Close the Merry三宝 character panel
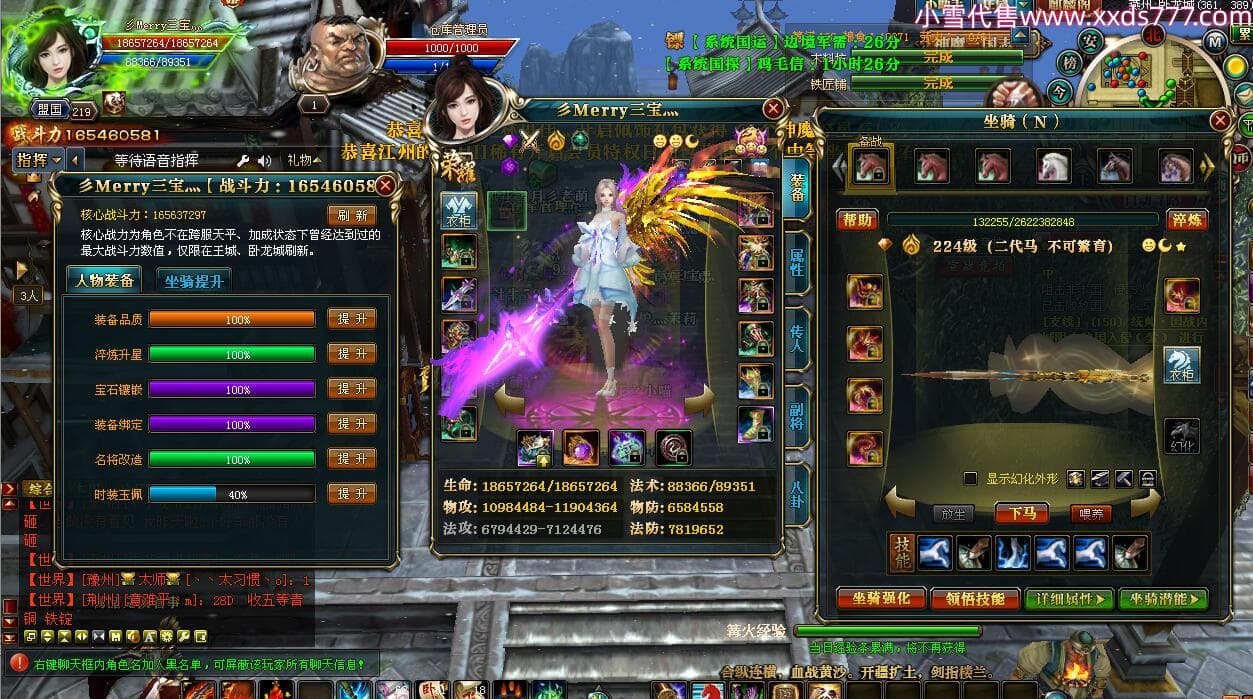Screen dimensions: 1253x699 click(772, 109)
